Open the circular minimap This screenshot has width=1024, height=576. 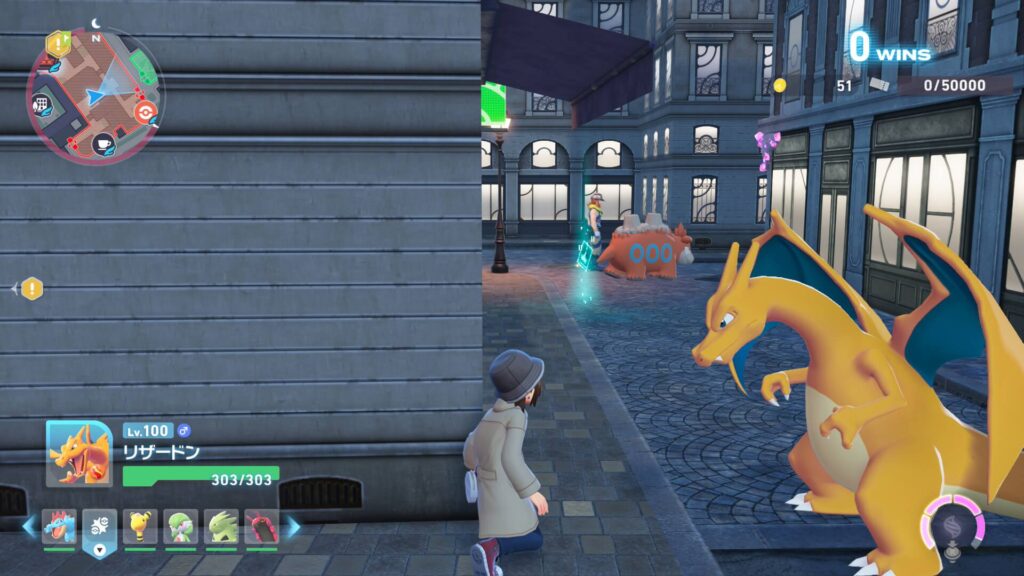[95, 95]
